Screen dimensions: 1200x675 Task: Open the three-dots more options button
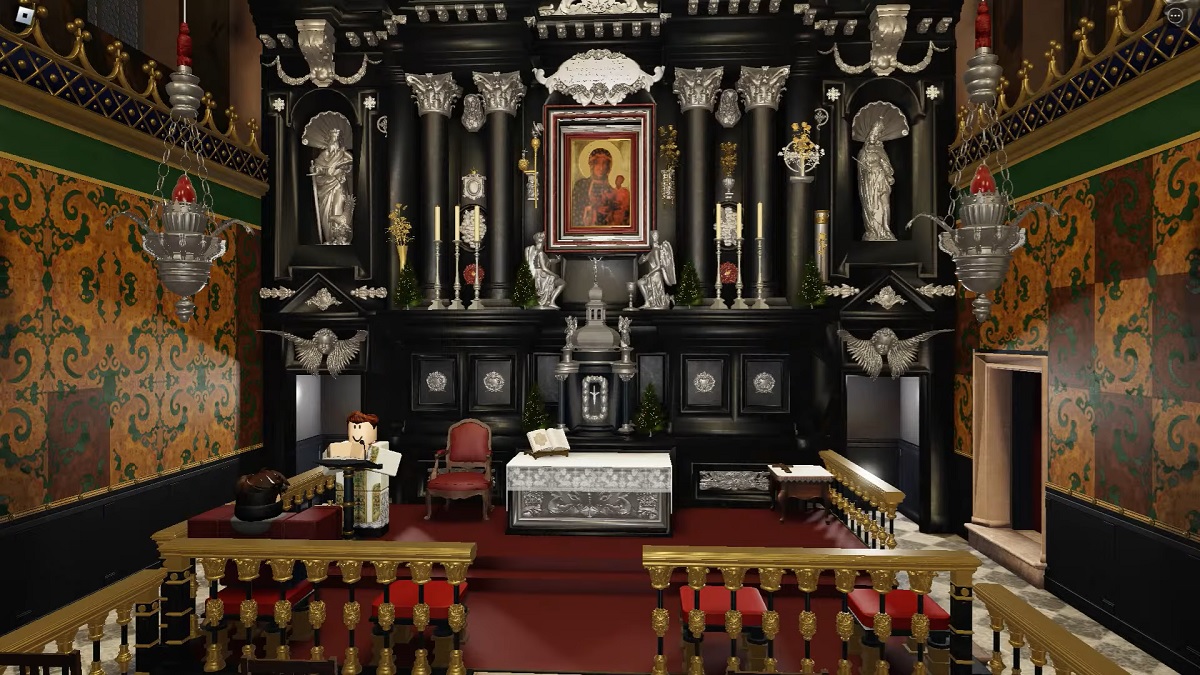click(1176, 14)
